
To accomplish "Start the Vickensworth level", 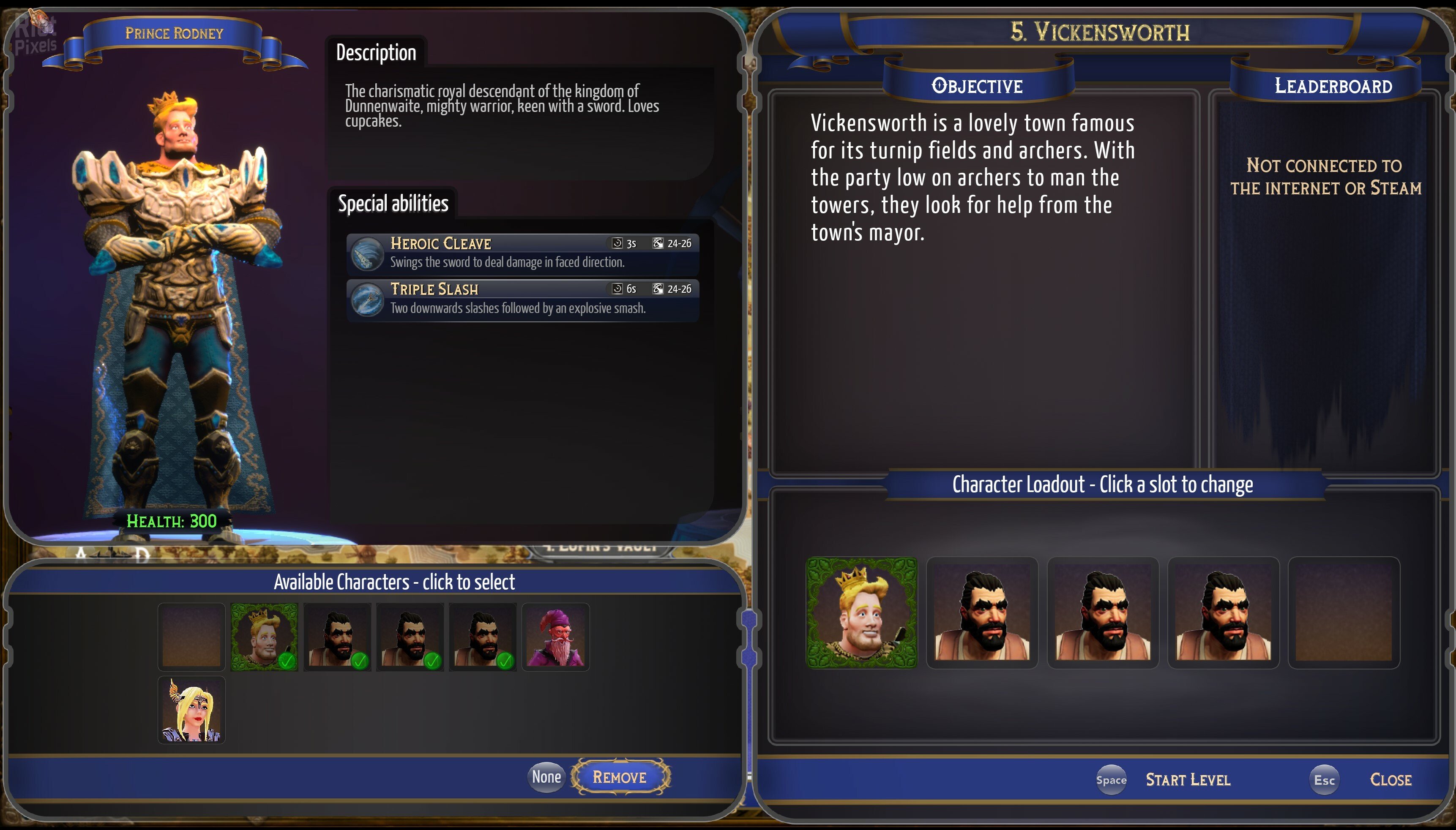I will 1187,779.
